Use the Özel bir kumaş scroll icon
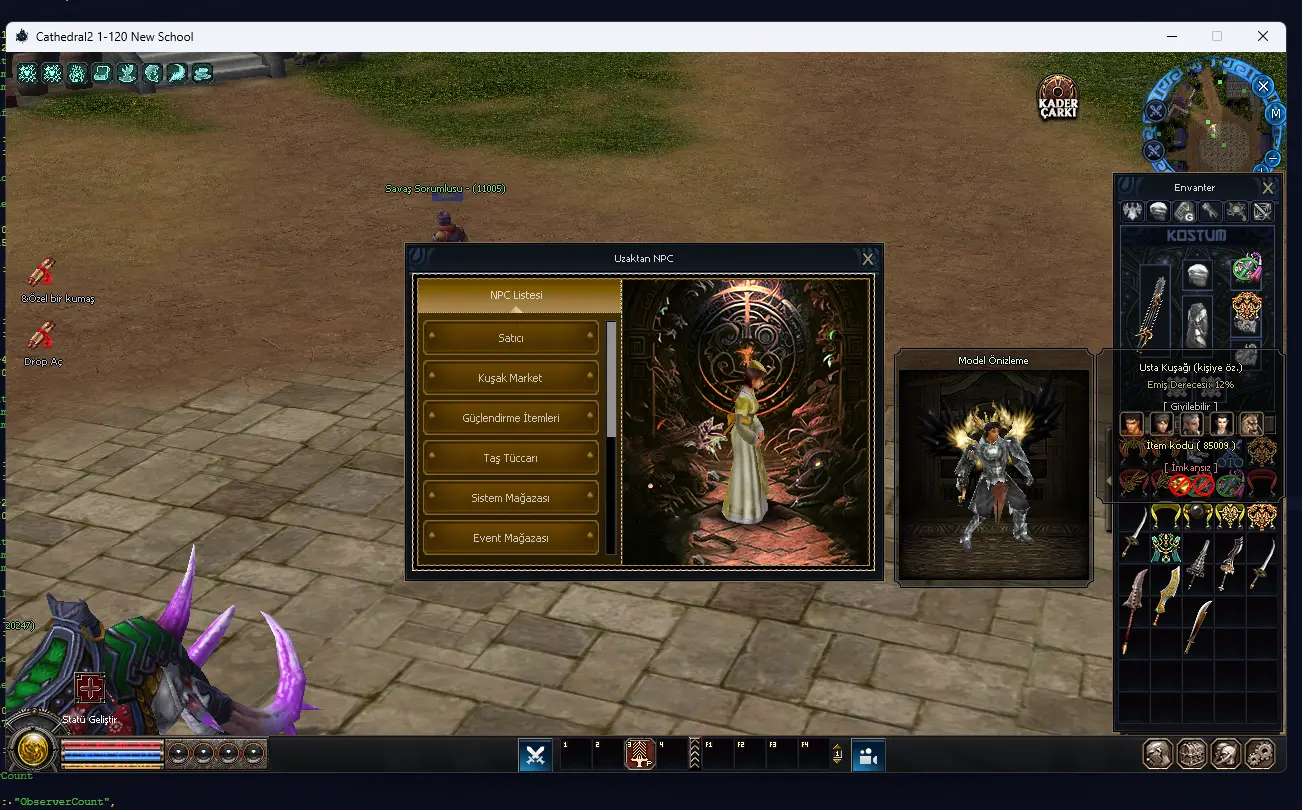Screen dimensions: 1302x810 pyautogui.click(x=41, y=273)
